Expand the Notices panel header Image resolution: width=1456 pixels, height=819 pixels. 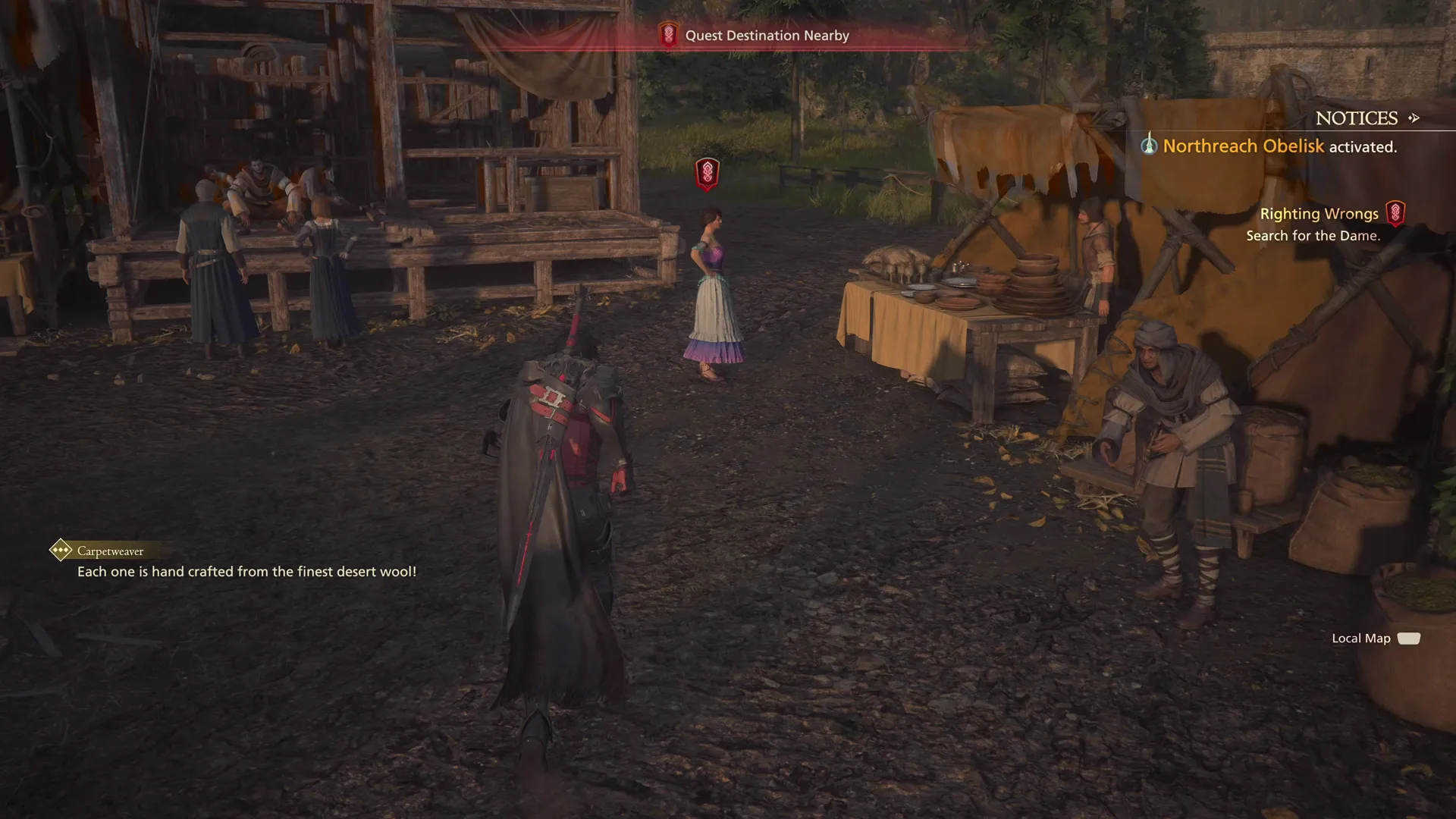pyautogui.click(x=1367, y=118)
